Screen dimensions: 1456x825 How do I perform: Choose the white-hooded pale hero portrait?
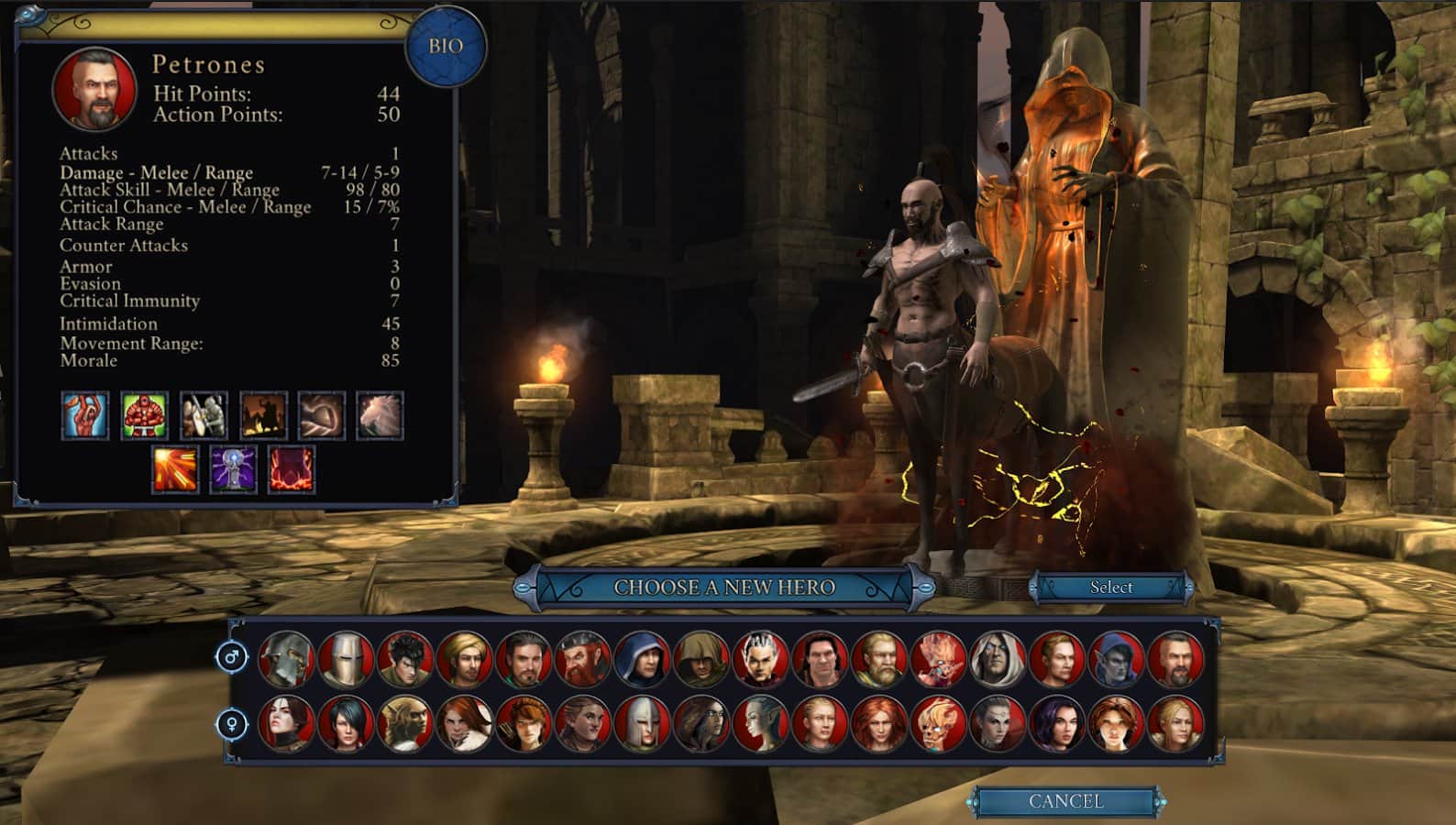998,658
